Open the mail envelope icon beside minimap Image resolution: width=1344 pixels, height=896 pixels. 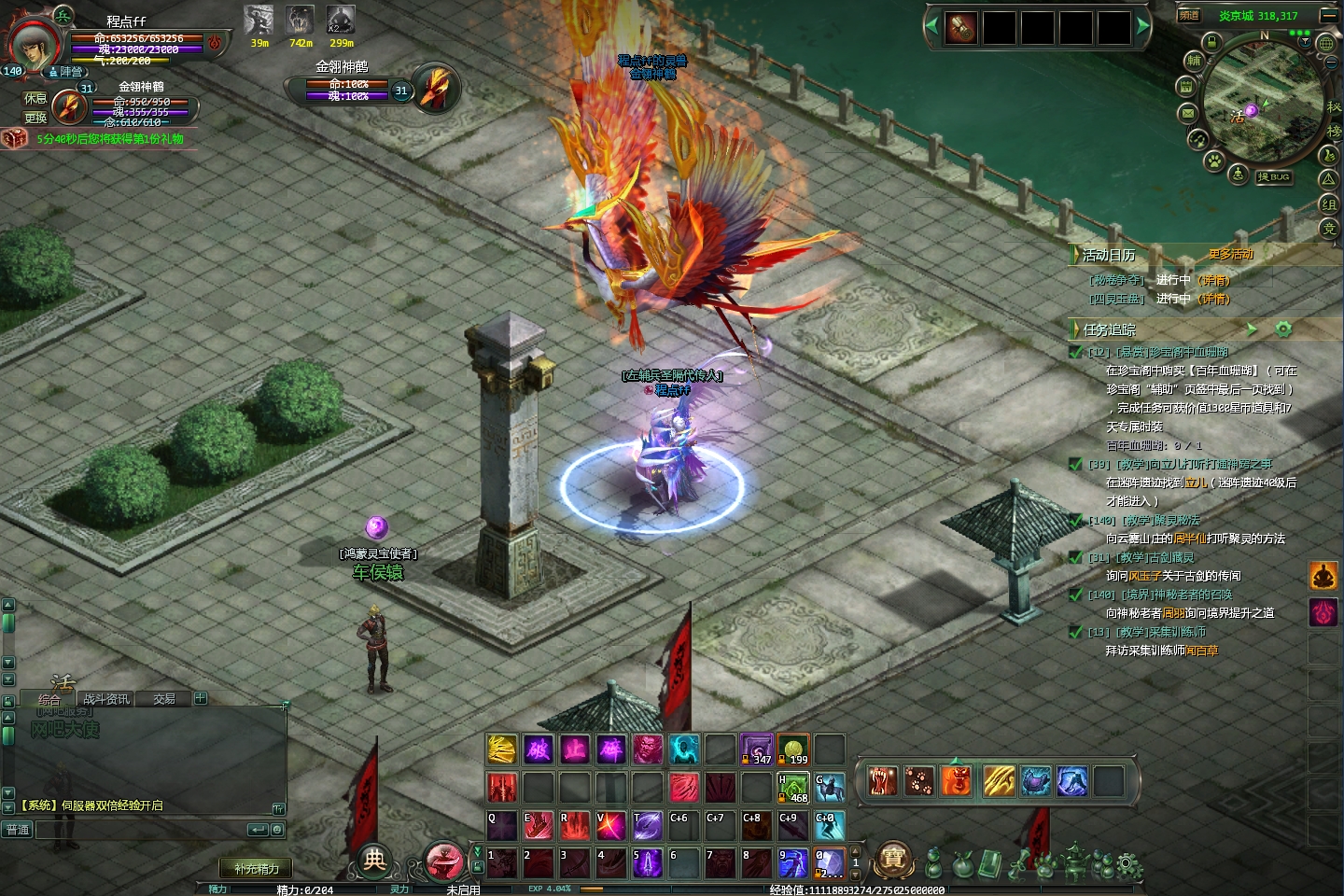[x=1188, y=113]
